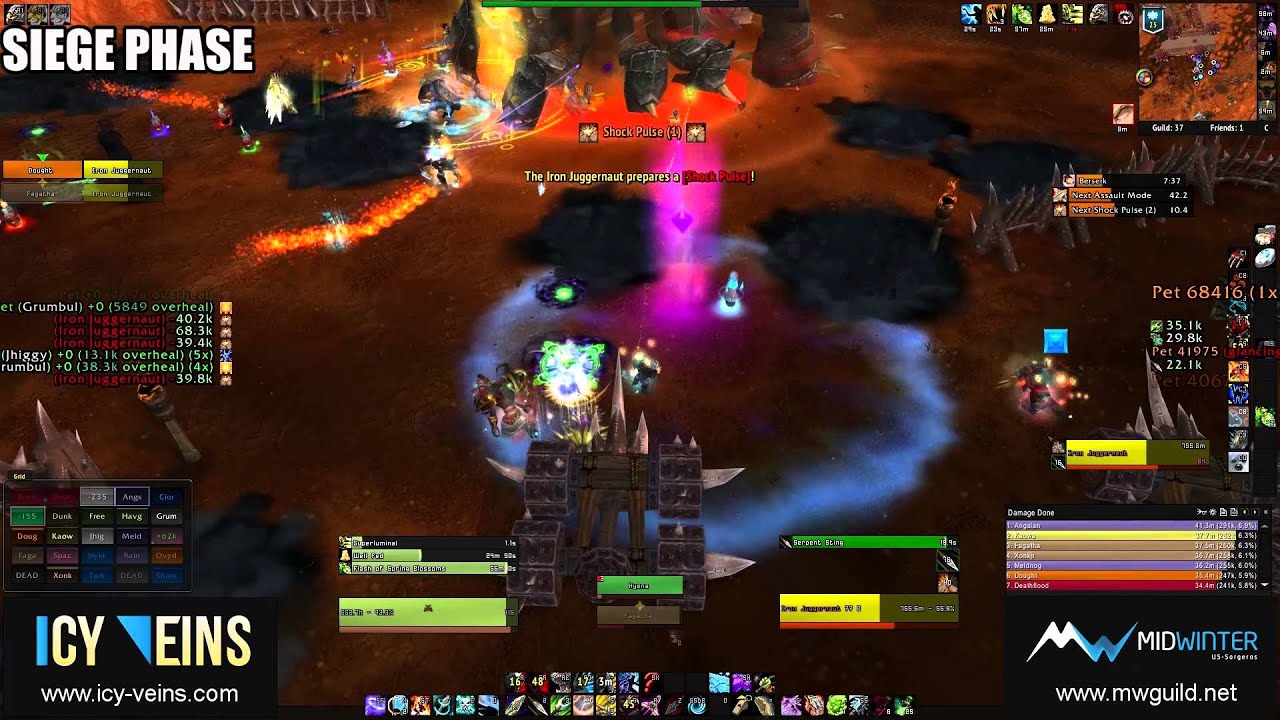The height and width of the screenshot is (720, 1280).
Task: Choose Grum in the Grid raid frame
Action: [x=166, y=517]
